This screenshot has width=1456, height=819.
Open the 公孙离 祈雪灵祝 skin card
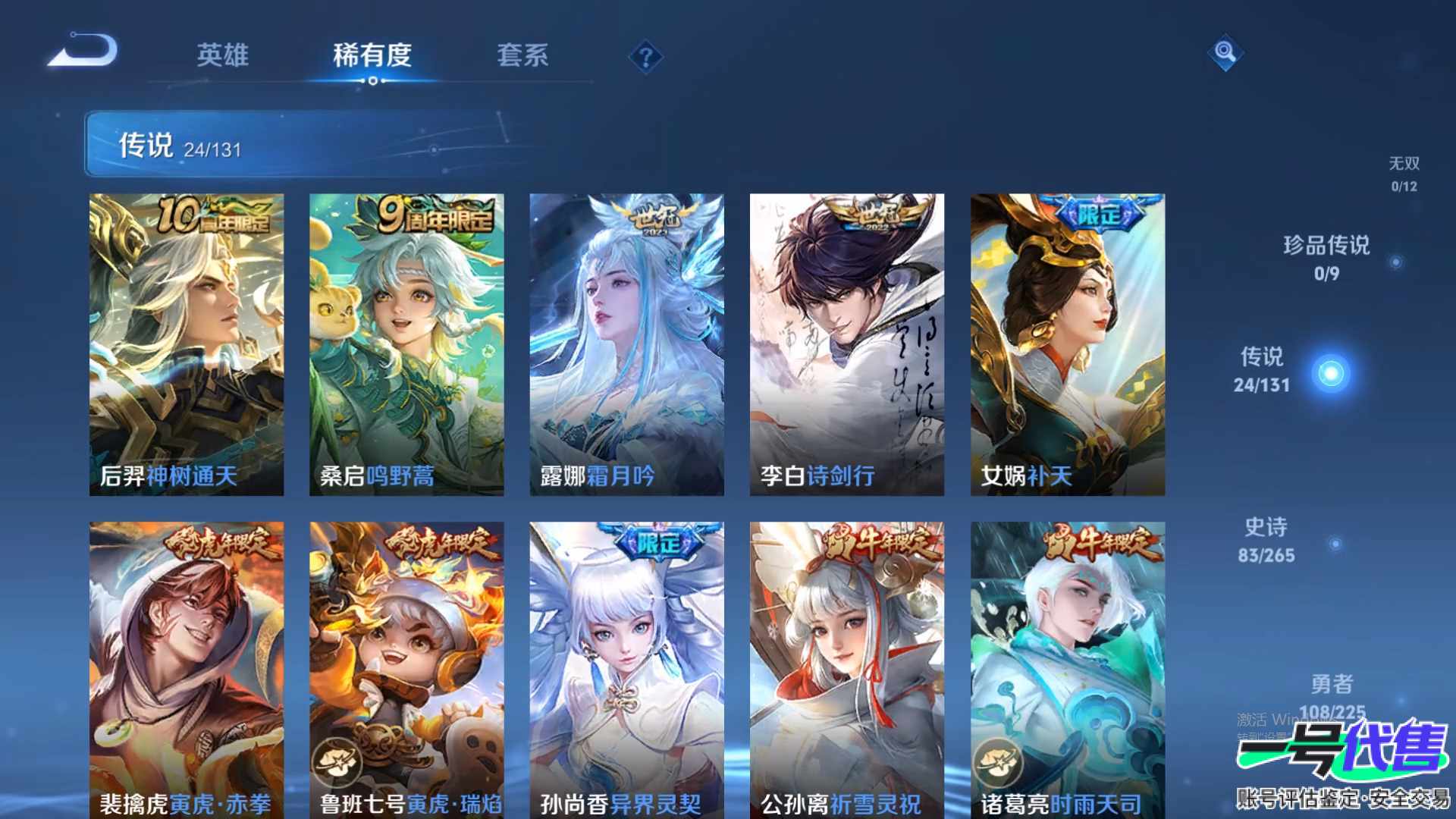(x=846, y=669)
